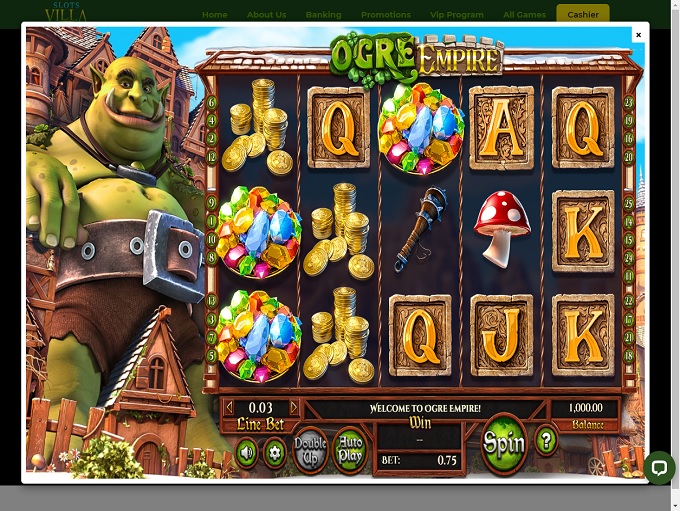Close the game popup window

pos(638,35)
